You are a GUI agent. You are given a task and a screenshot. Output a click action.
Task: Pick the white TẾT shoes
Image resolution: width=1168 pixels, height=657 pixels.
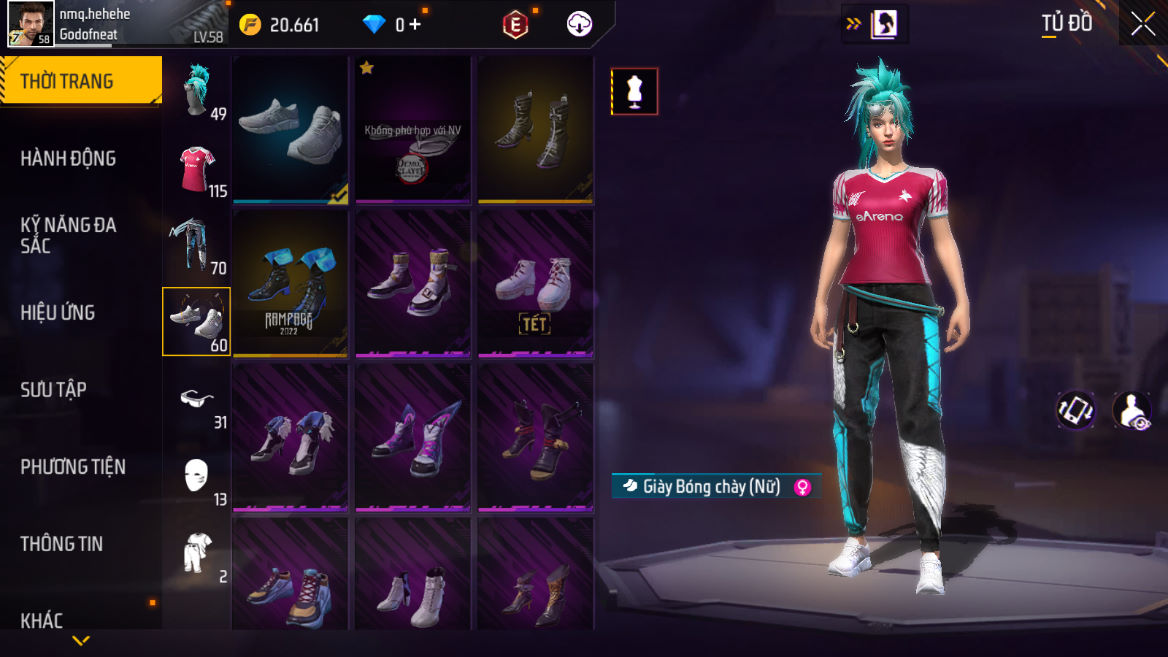[x=535, y=283]
